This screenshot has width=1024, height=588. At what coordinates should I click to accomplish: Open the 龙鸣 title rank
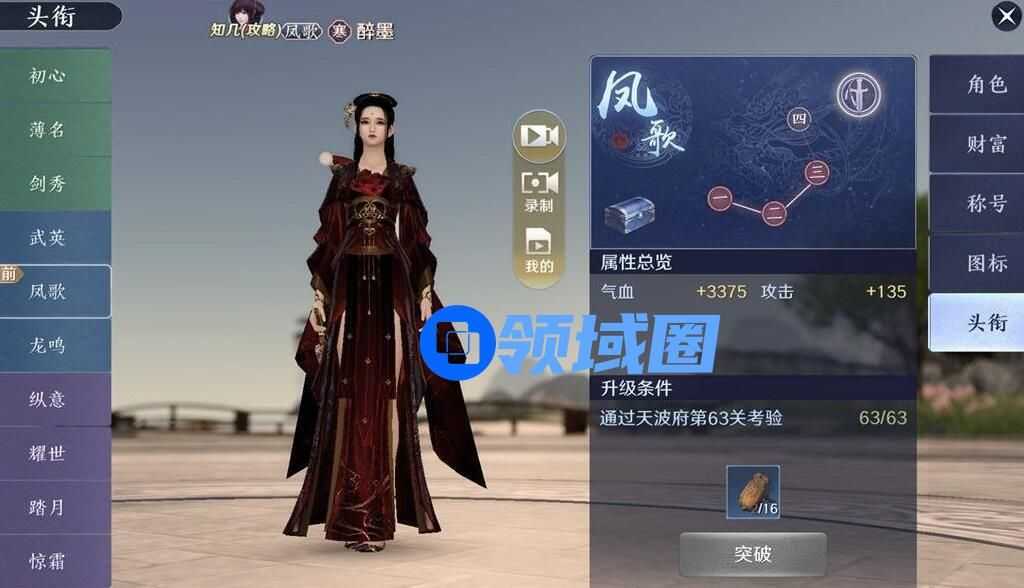coord(50,346)
